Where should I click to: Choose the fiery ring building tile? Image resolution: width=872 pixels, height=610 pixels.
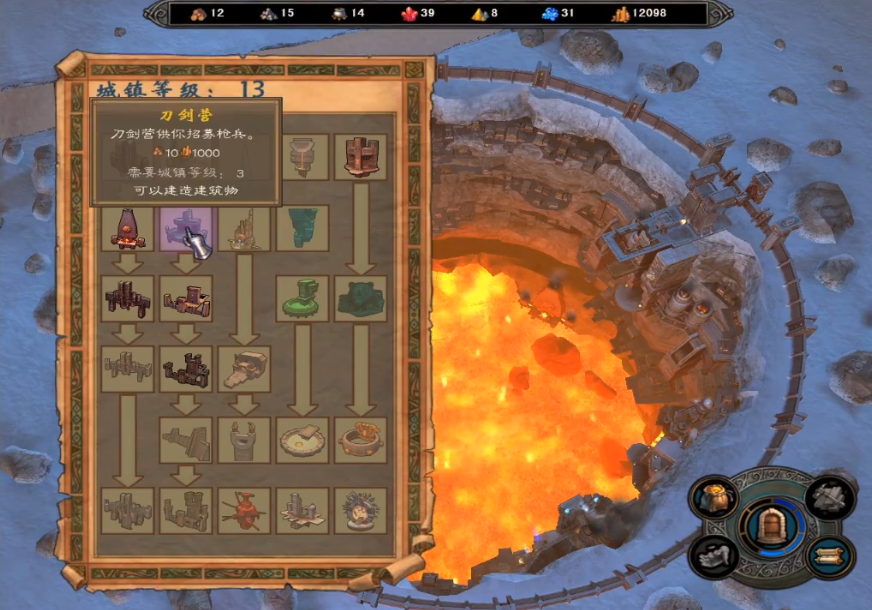360,439
